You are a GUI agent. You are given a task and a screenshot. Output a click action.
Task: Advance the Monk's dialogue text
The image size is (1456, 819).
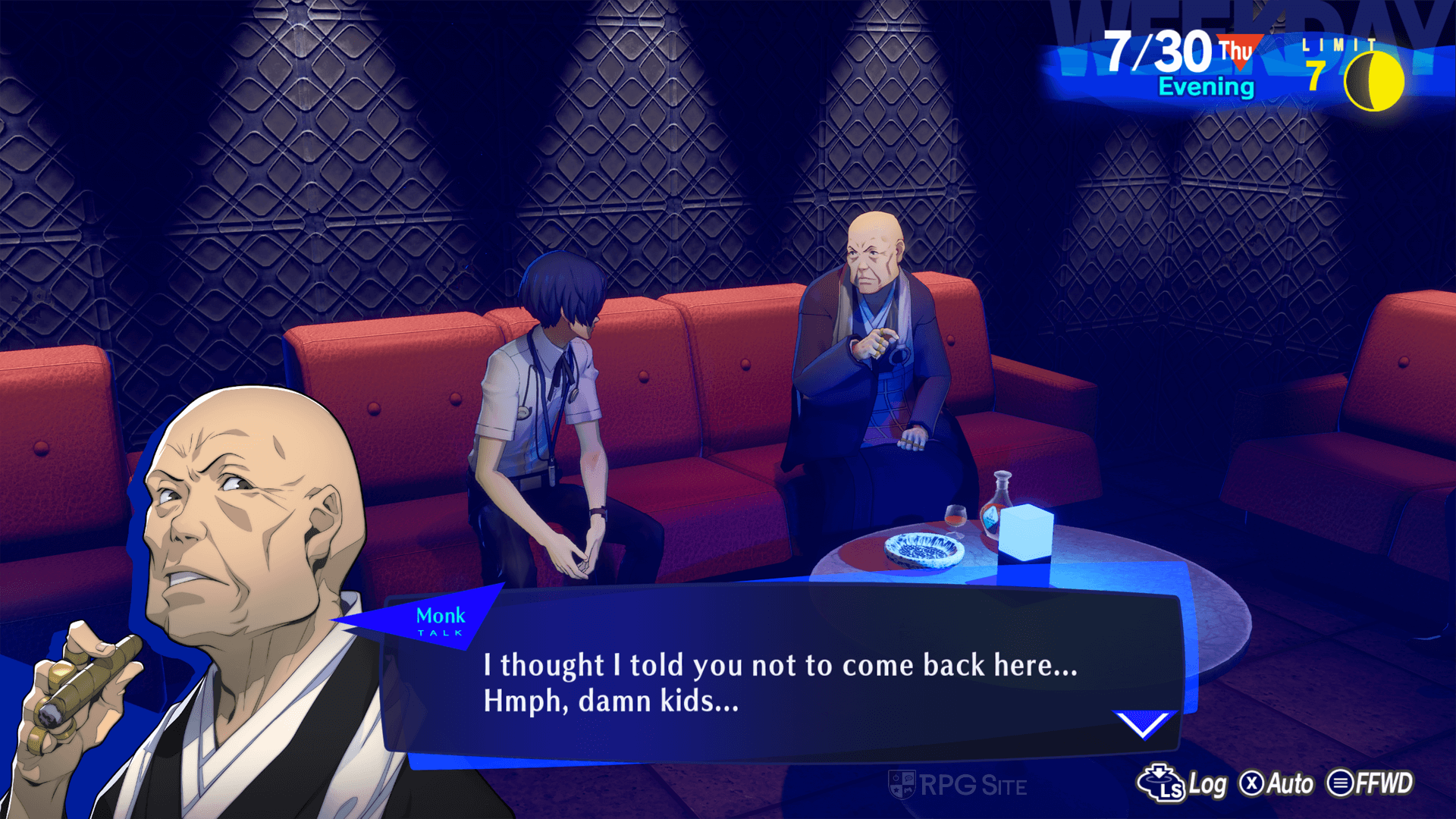click(781, 682)
